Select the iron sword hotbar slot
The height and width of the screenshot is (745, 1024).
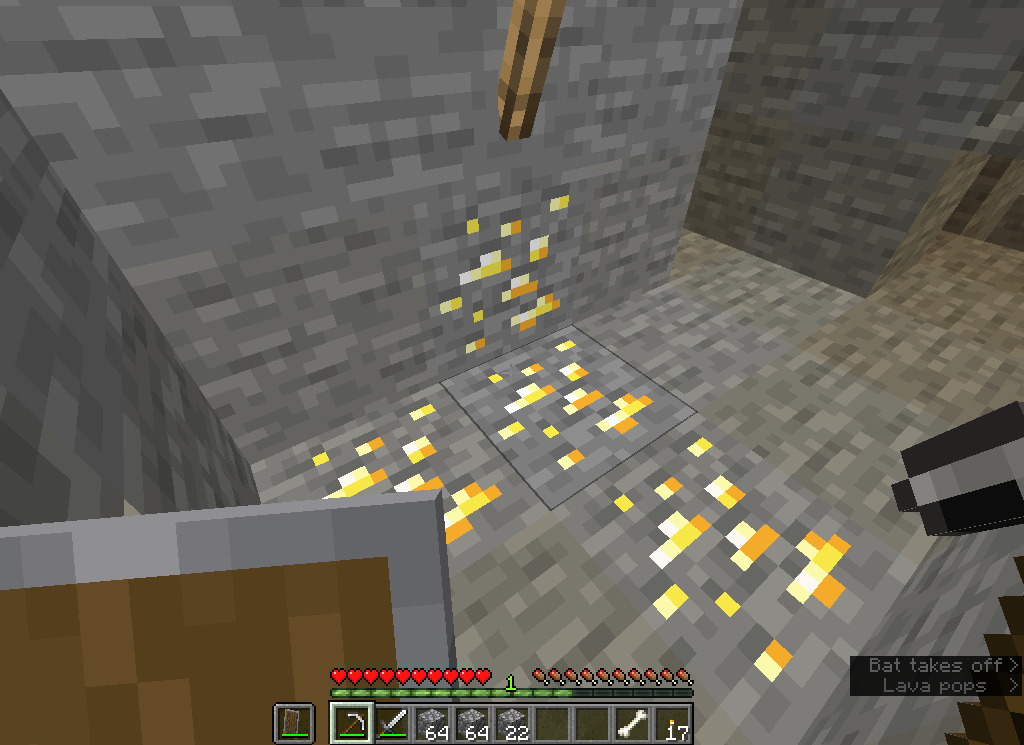[391, 721]
